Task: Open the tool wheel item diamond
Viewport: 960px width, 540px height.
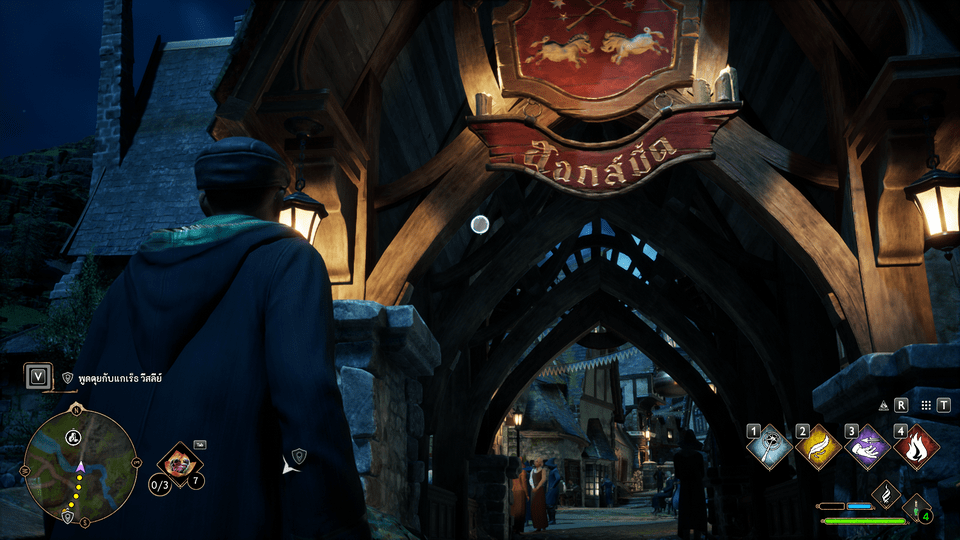Action: pos(181,463)
